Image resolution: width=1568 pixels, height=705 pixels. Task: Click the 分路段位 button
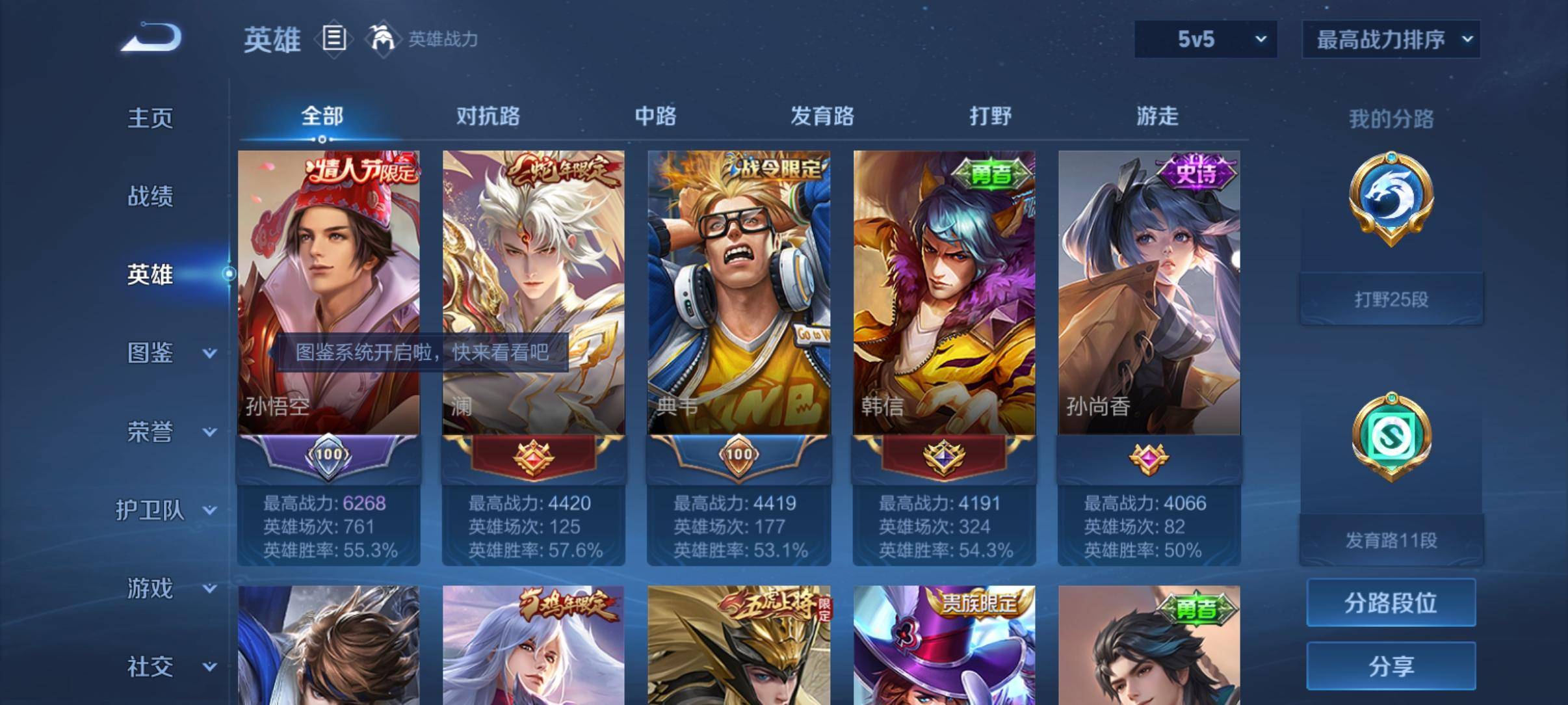click(x=1391, y=604)
